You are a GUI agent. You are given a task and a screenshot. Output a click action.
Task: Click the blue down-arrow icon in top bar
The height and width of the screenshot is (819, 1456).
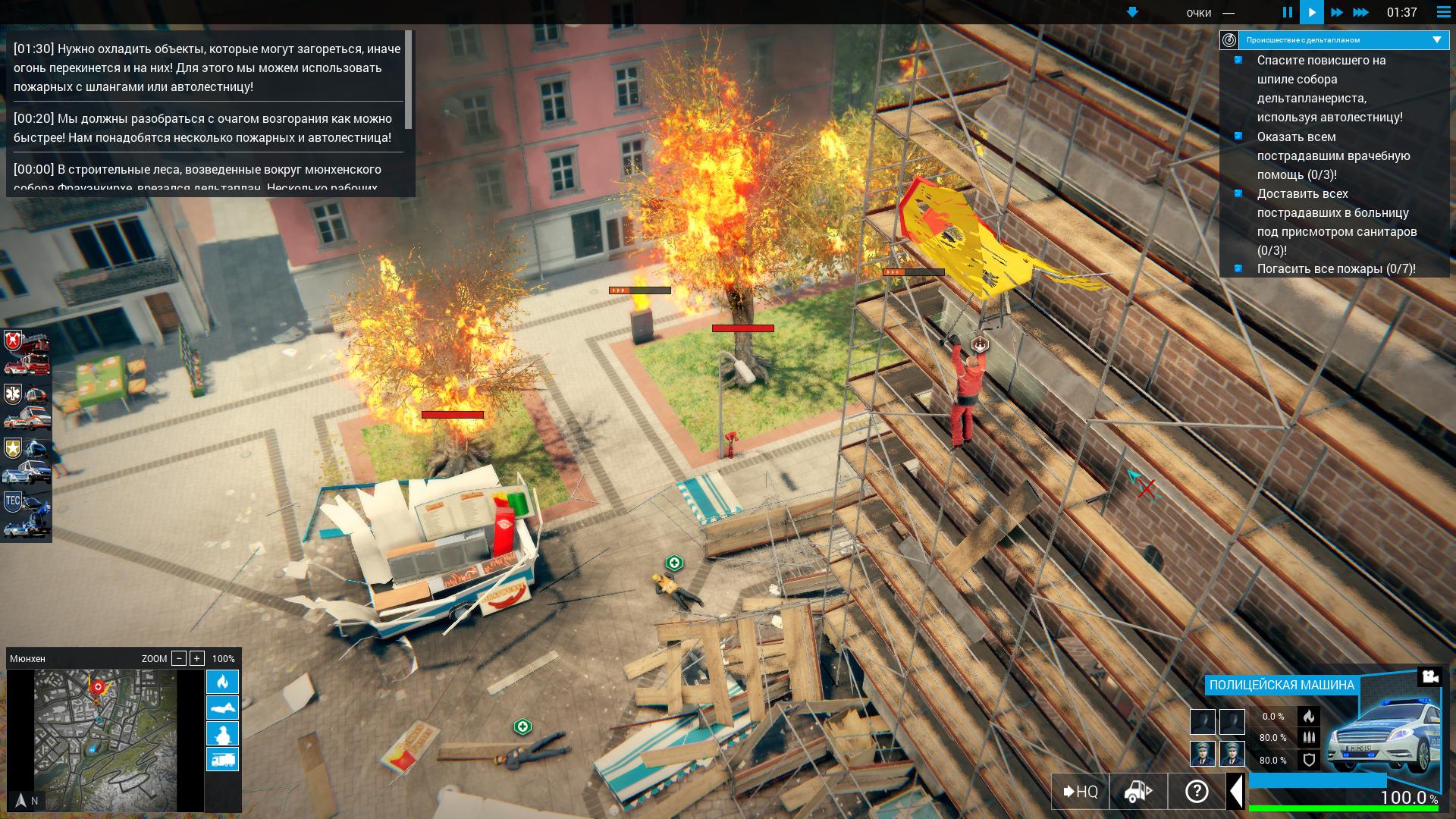[1132, 12]
